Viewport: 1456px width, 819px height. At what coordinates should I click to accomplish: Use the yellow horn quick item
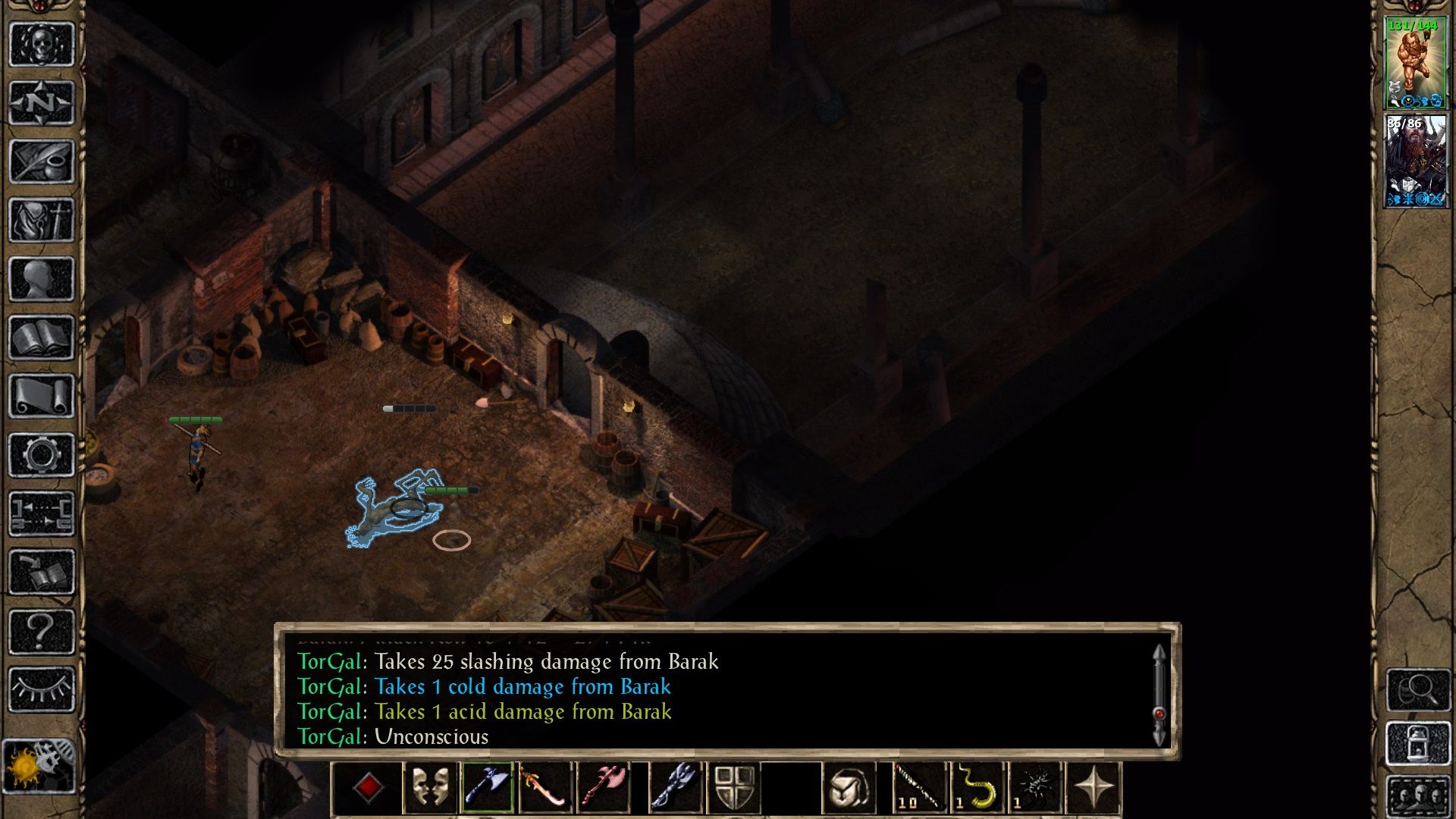click(978, 789)
